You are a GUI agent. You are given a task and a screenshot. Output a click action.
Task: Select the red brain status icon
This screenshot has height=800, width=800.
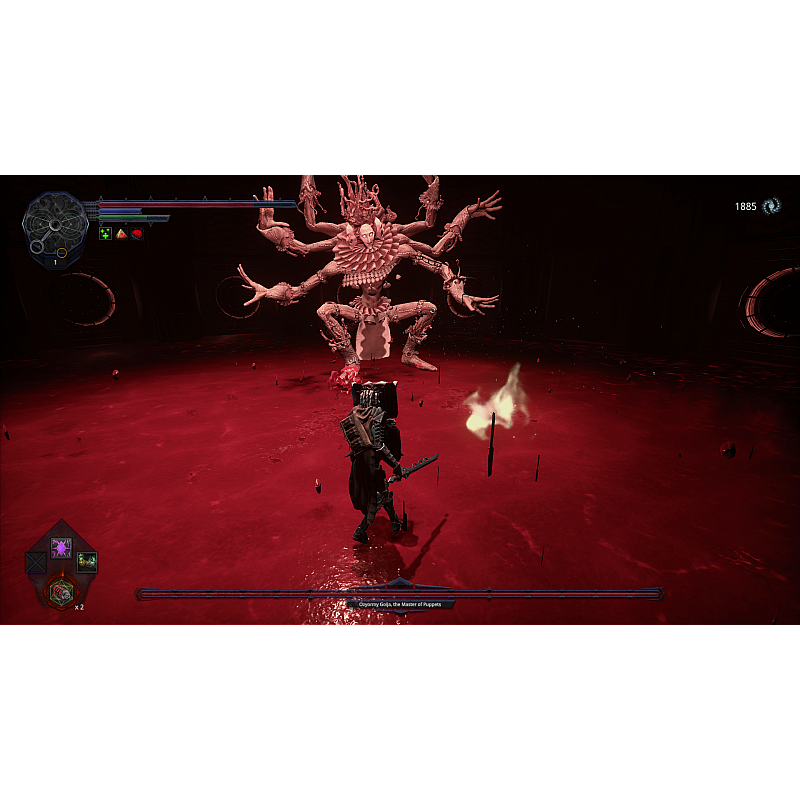(137, 233)
